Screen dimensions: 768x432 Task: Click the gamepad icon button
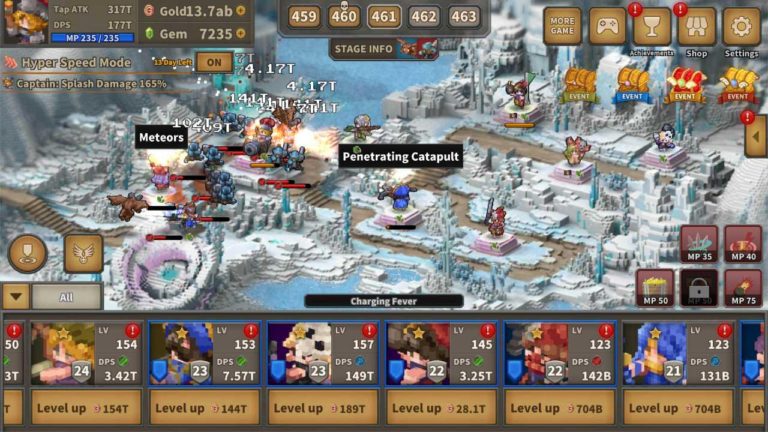coord(607,26)
